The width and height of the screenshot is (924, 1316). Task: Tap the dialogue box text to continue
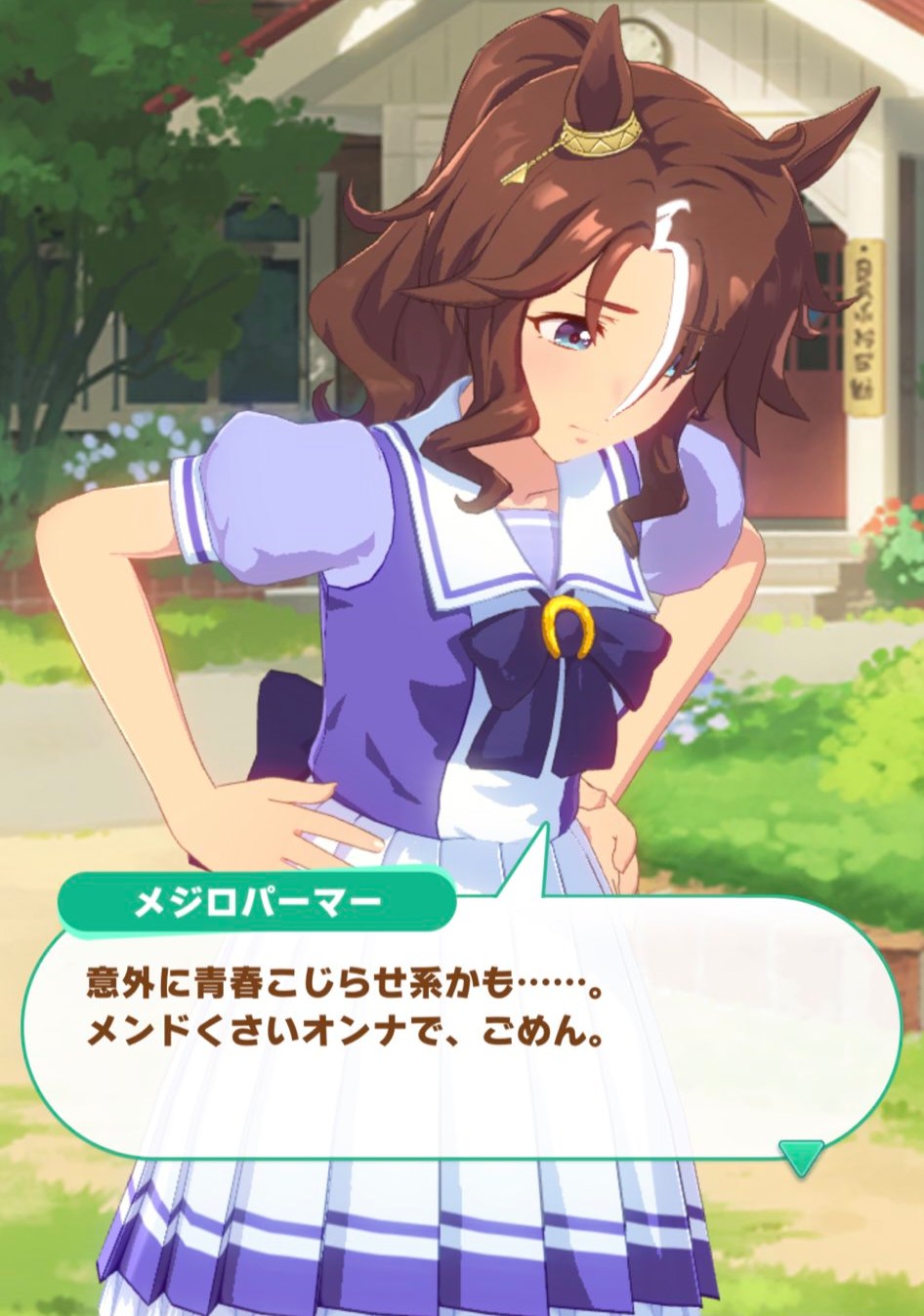[x=344, y=1007]
